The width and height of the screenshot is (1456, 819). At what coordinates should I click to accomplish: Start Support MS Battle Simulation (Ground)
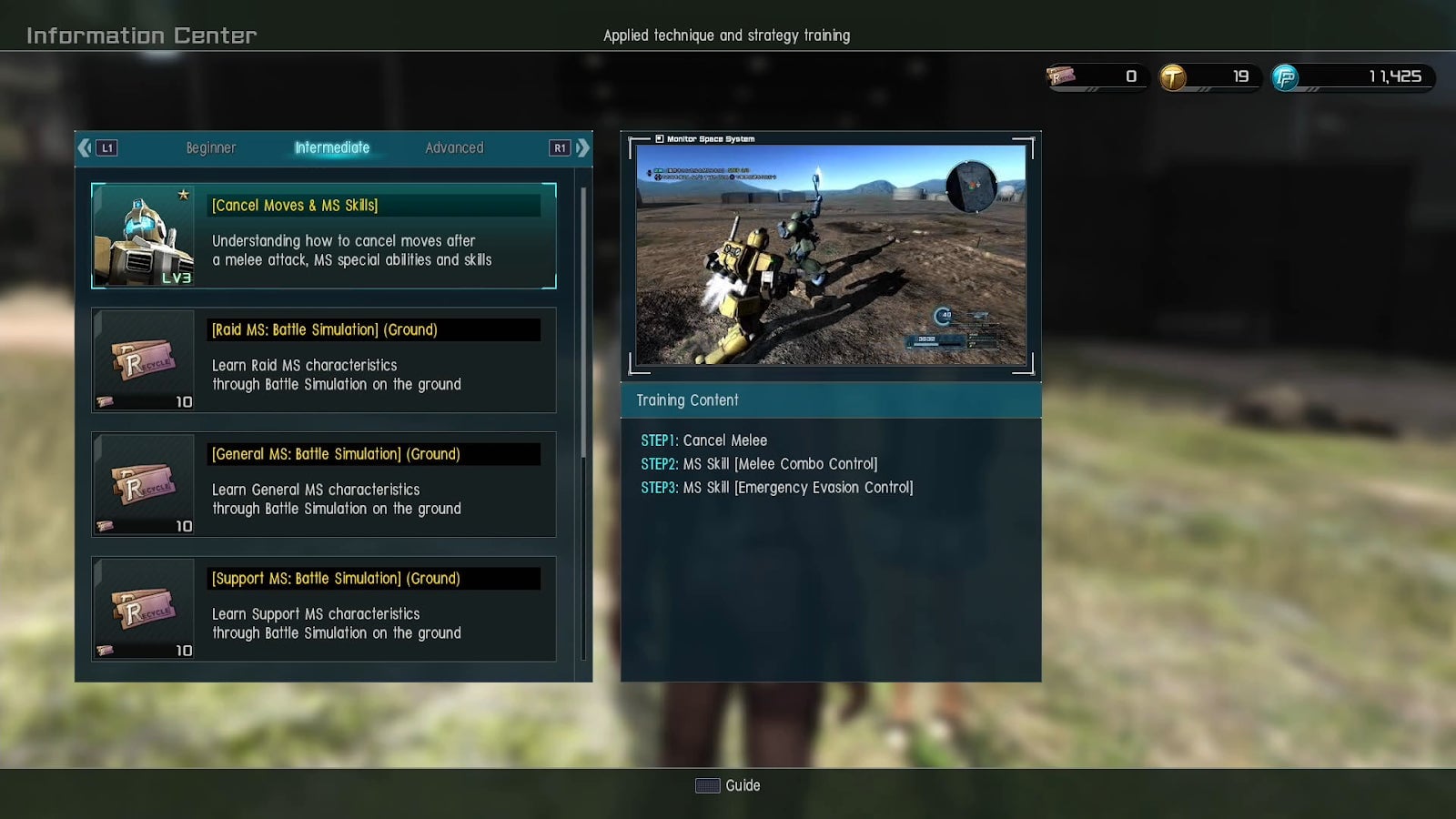point(324,609)
